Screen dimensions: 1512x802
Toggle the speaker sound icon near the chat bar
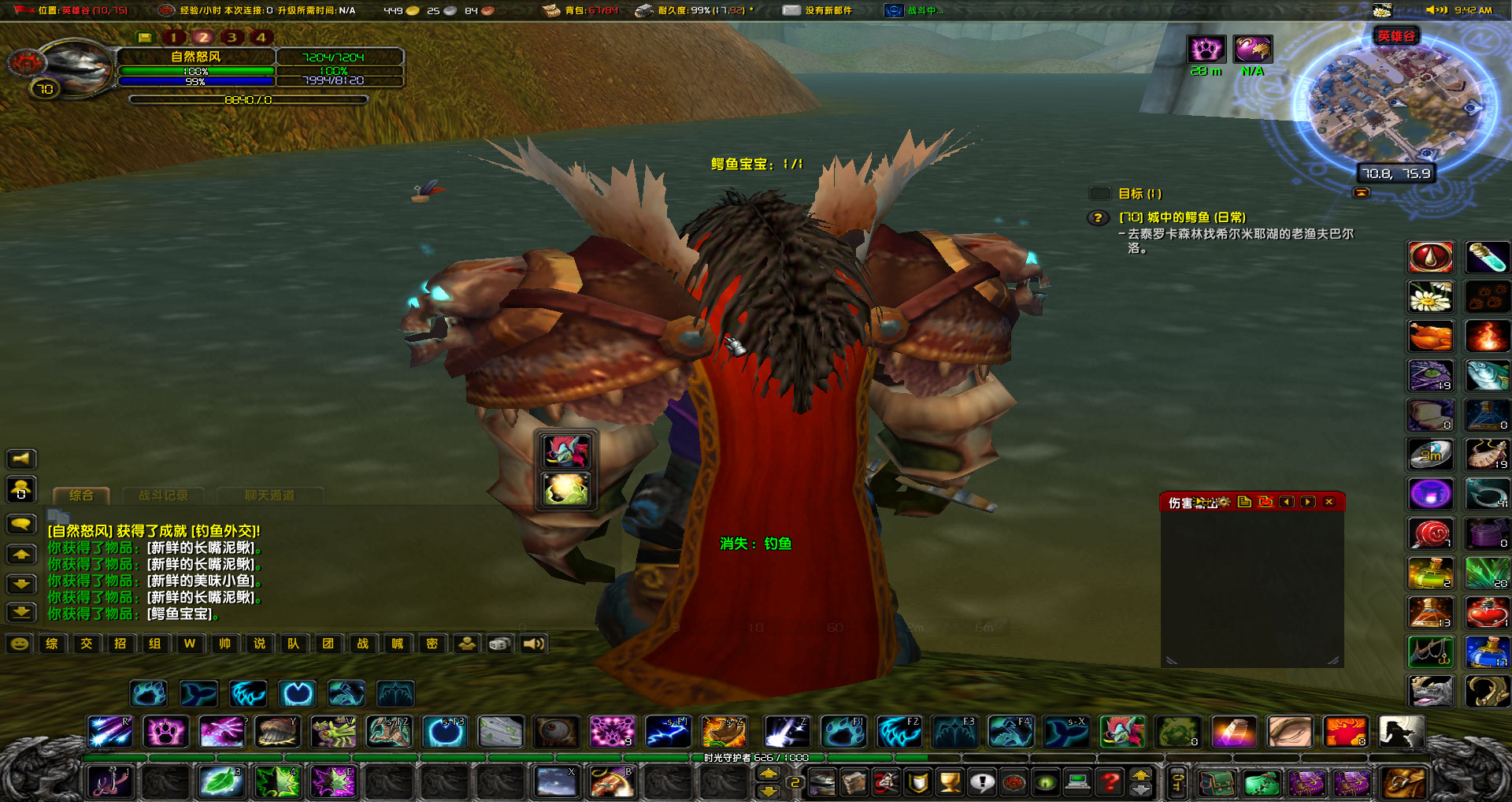[x=534, y=644]
